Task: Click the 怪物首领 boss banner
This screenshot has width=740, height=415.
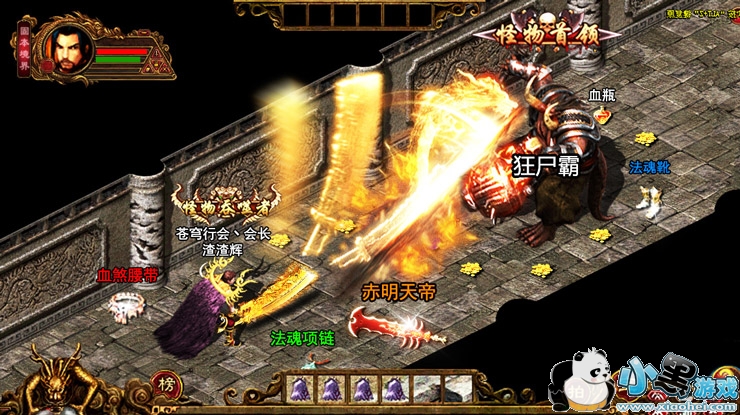Action: (545, 34)
